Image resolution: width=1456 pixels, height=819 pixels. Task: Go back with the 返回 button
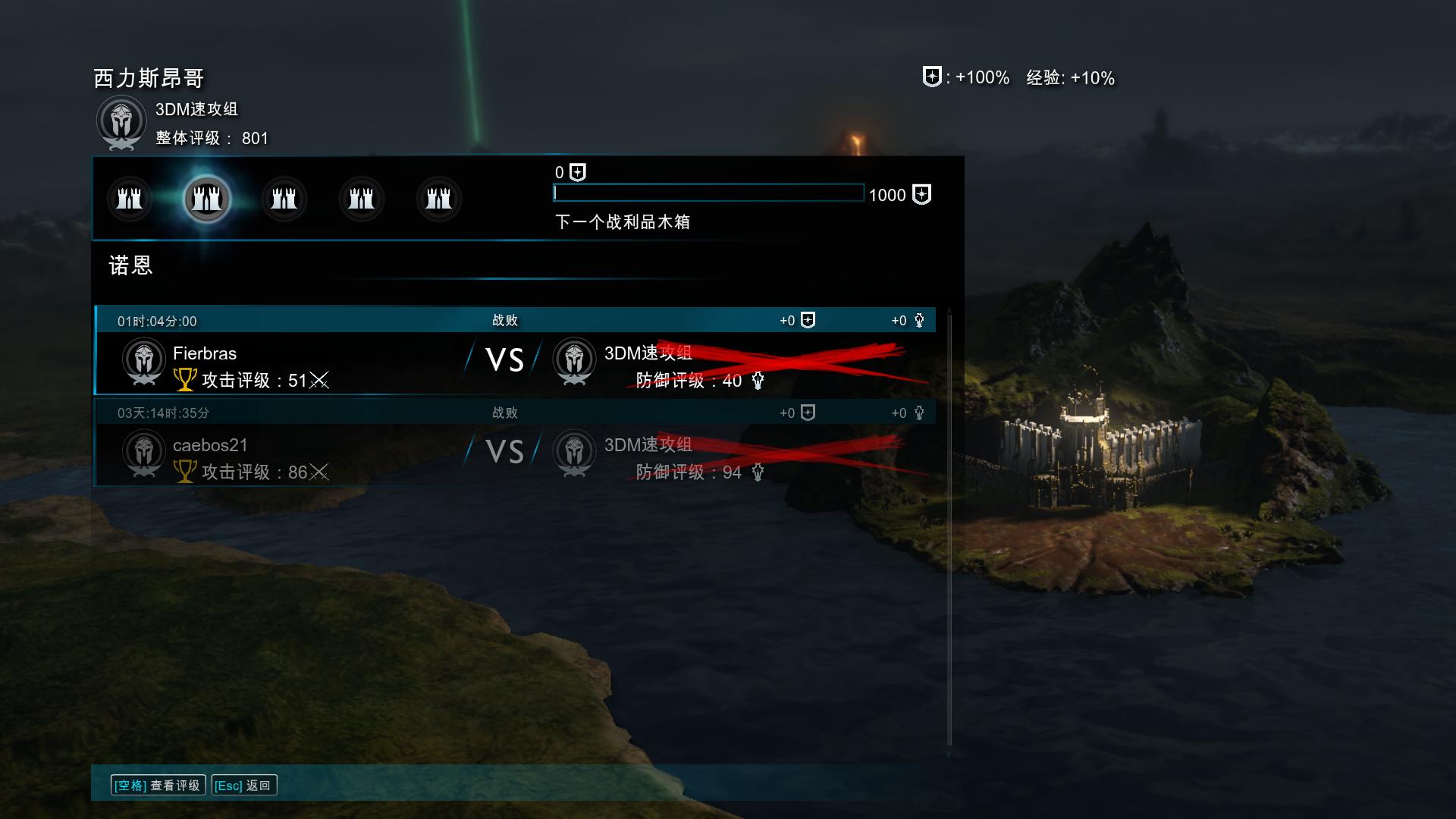tap(243, 786)
